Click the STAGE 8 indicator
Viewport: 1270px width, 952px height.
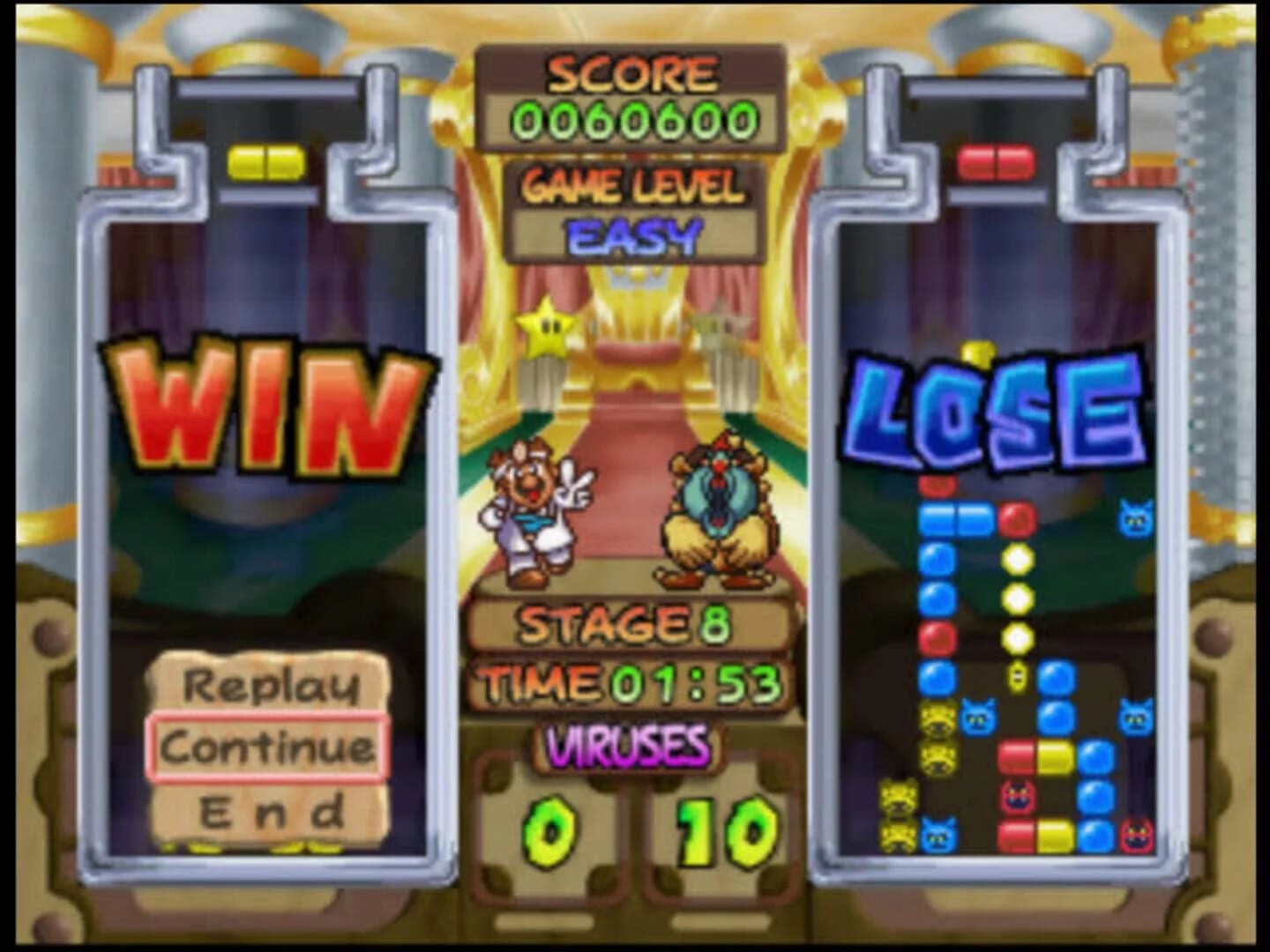pyautogui.click(x=627, y=623)
